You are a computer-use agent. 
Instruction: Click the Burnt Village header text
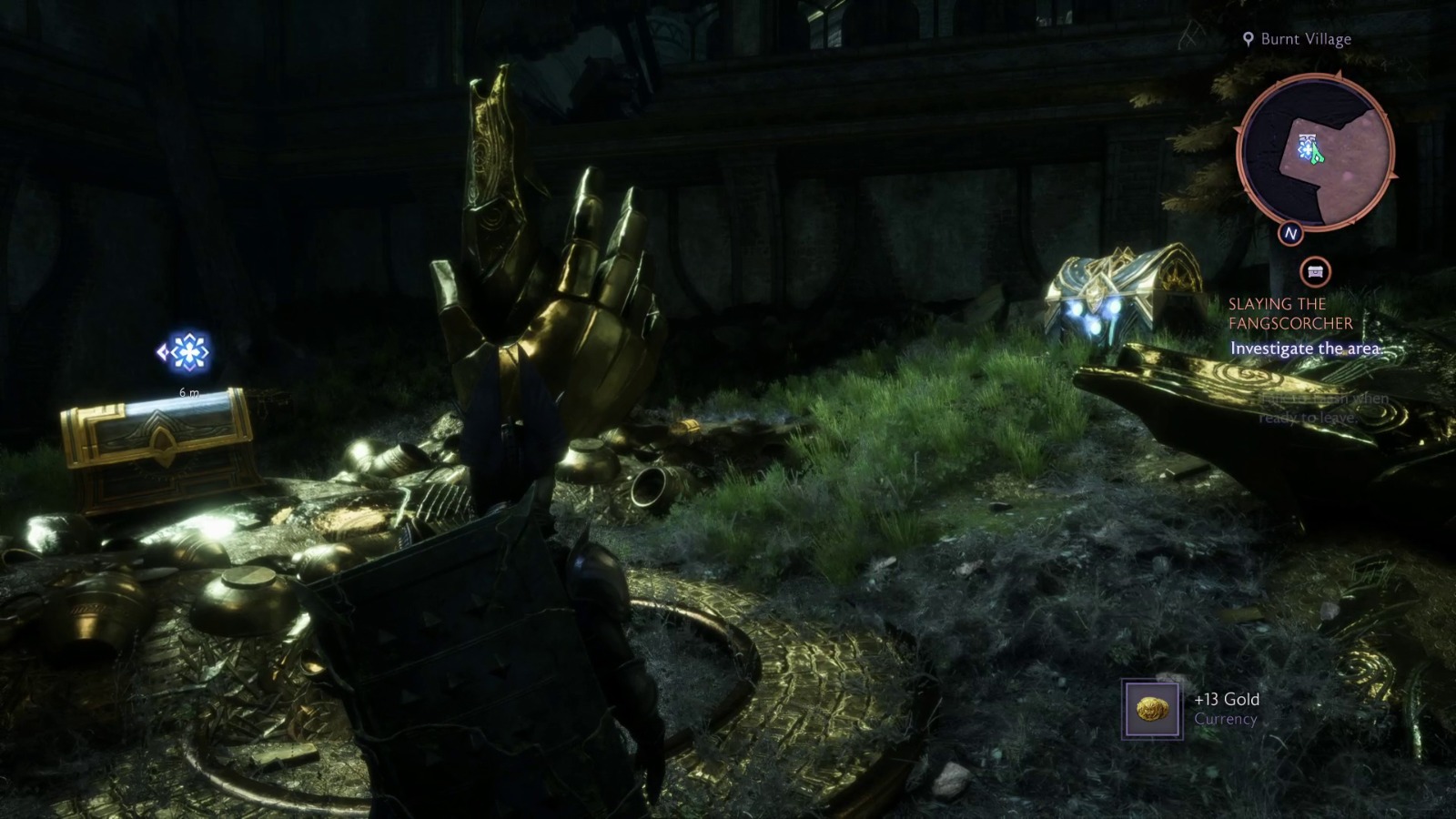pos(1305,39)
